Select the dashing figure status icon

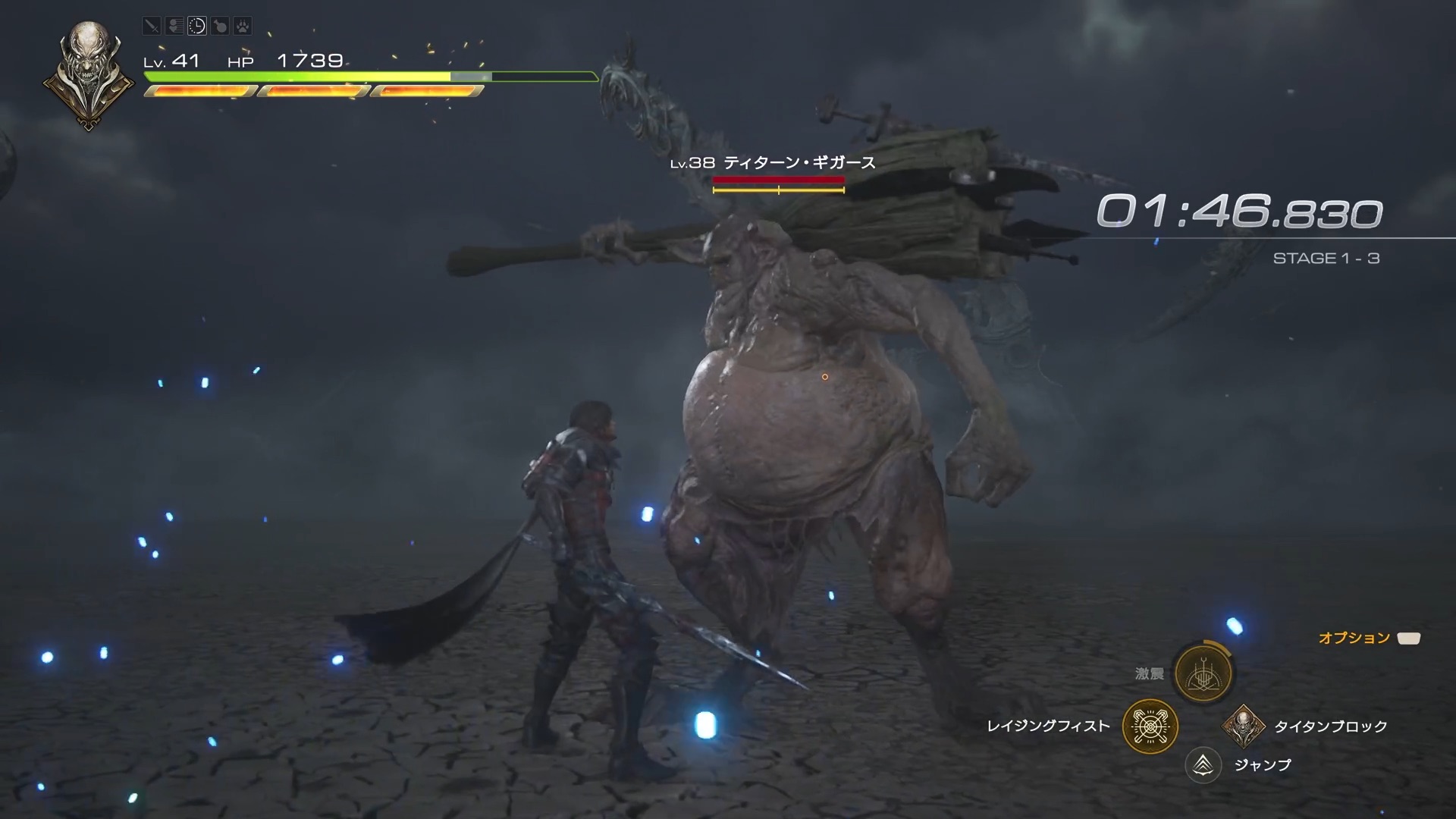coord(174,26)
